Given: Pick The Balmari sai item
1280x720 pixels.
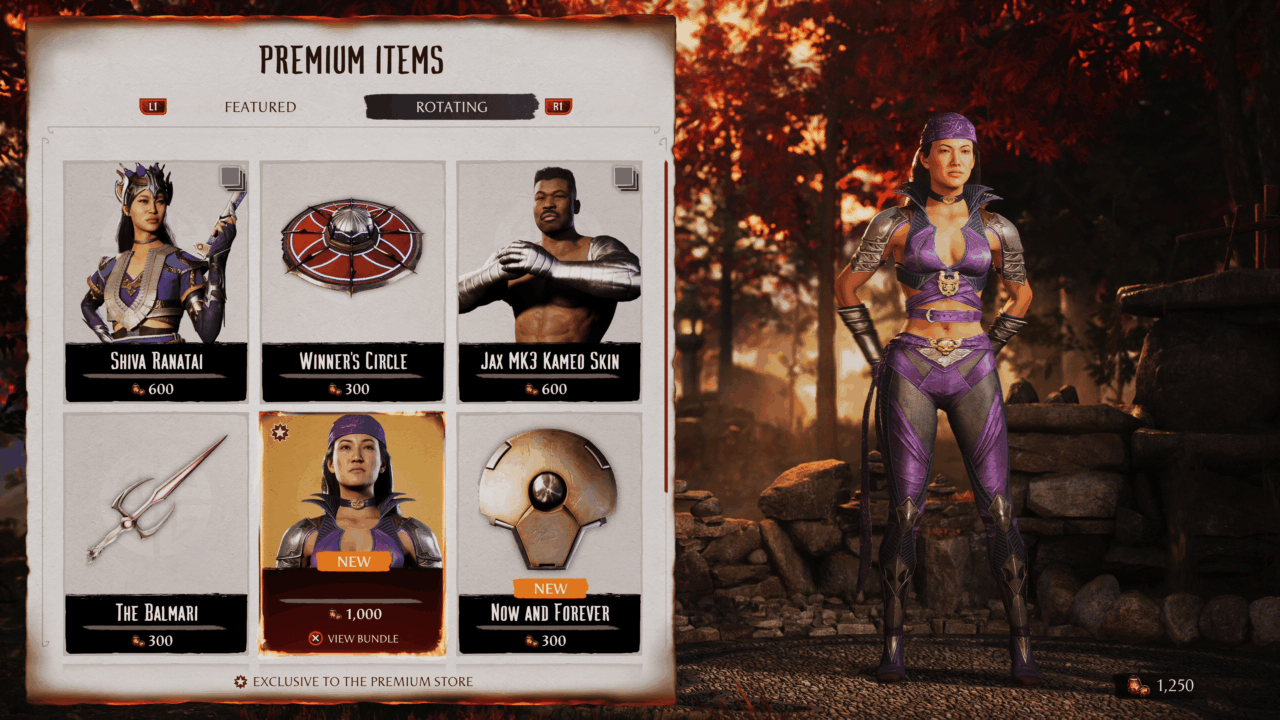Looking at the screenshot, I should tap(156, 532).
